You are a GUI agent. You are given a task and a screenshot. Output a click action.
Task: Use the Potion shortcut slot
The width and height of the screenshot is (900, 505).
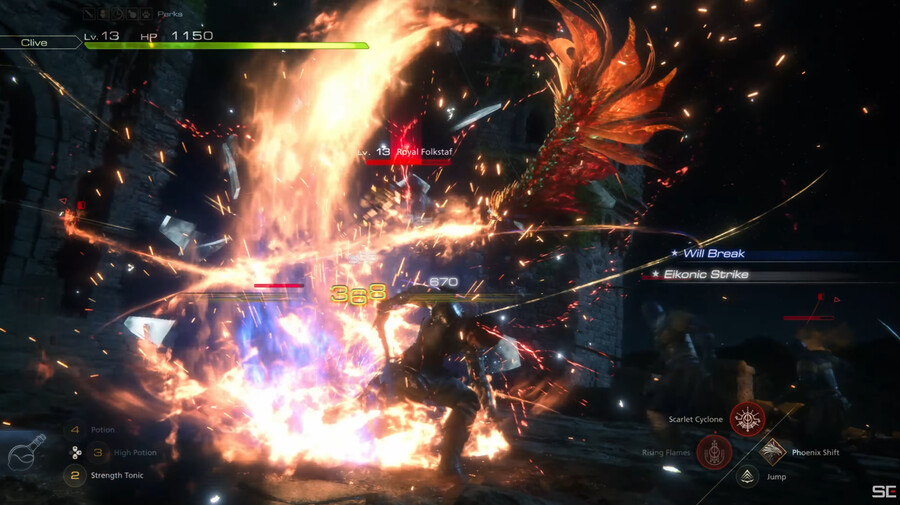74,430
